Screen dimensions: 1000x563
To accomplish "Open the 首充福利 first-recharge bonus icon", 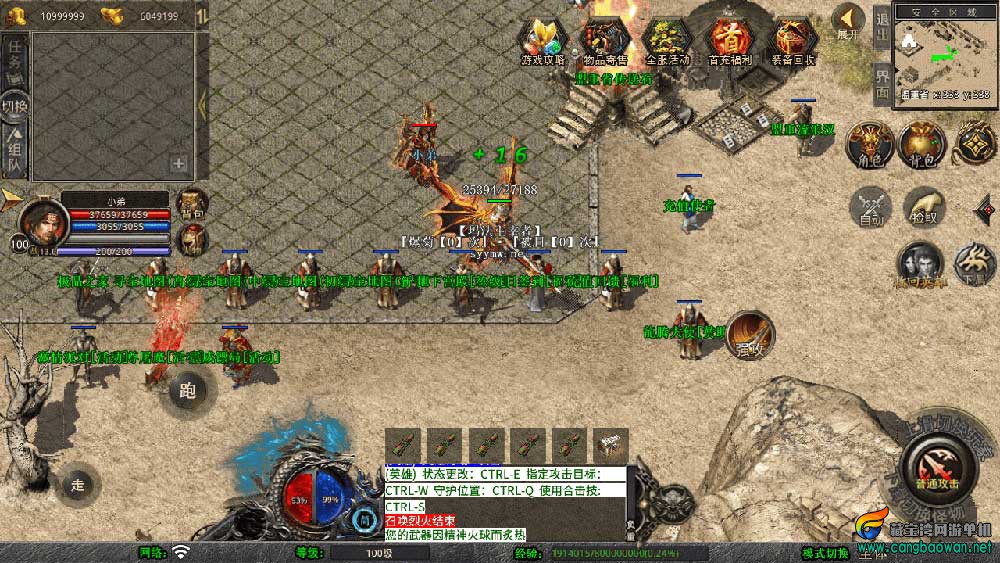I will 730,42.
